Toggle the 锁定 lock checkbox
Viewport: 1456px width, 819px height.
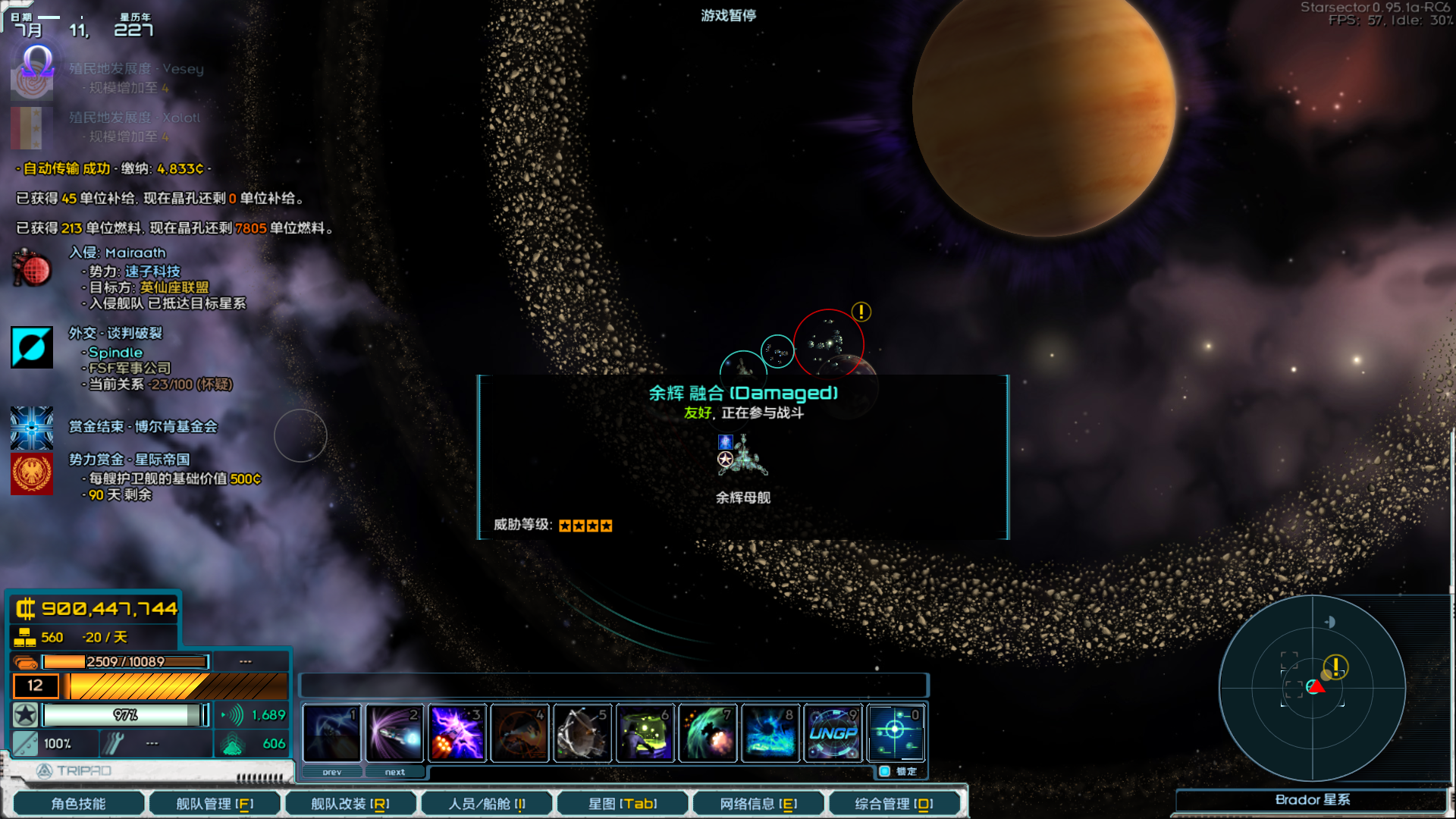pos(885,771)
